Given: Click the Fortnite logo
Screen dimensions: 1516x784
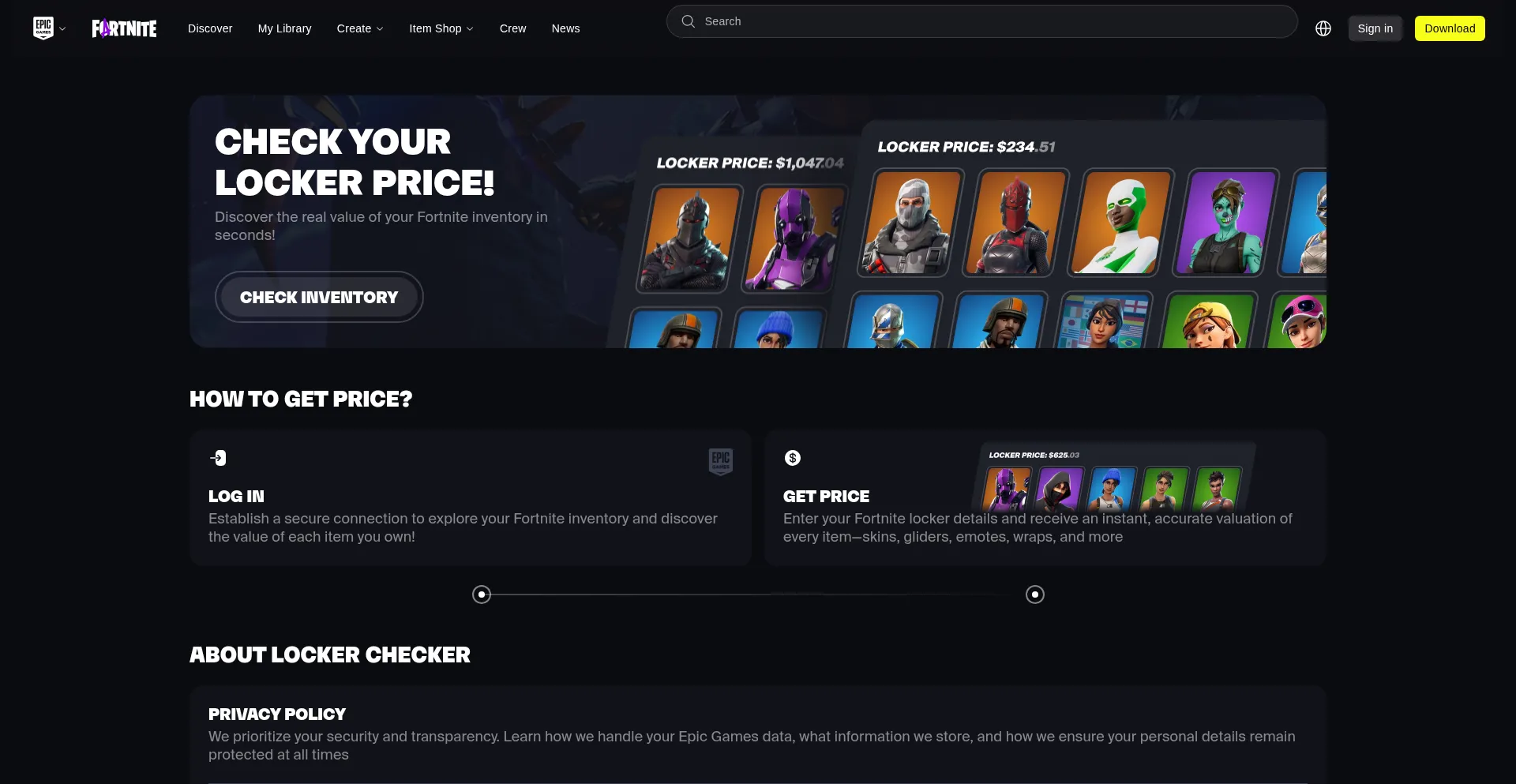Looking at the screenshot, I should 124,28.
